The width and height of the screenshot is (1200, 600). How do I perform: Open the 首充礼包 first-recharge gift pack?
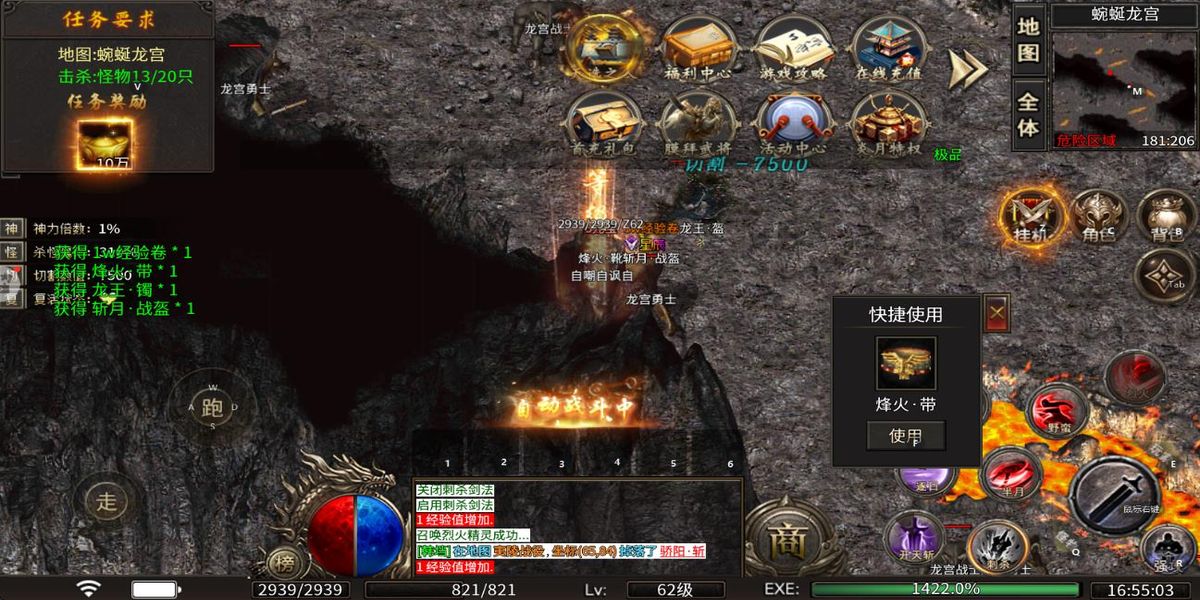click(601, 125)
